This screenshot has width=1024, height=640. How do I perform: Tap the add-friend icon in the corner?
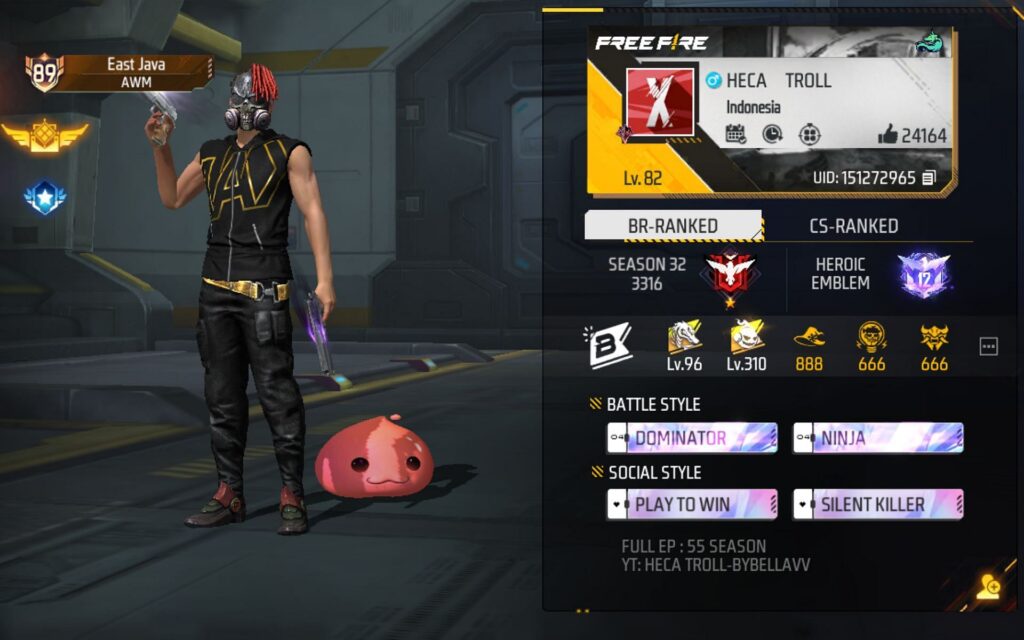tap(989, 587)
